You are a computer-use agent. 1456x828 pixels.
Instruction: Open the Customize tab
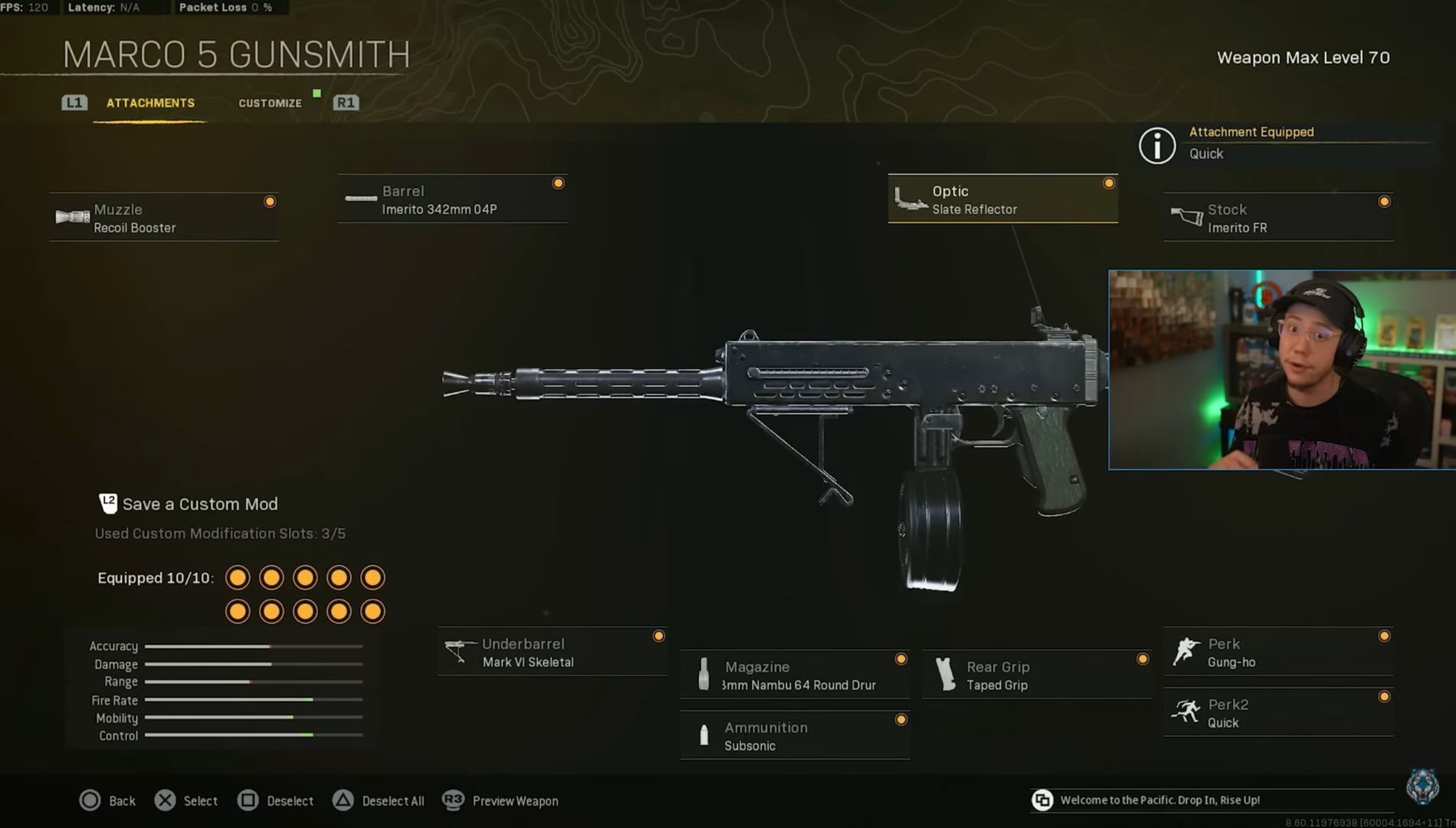tap(270, 103)
